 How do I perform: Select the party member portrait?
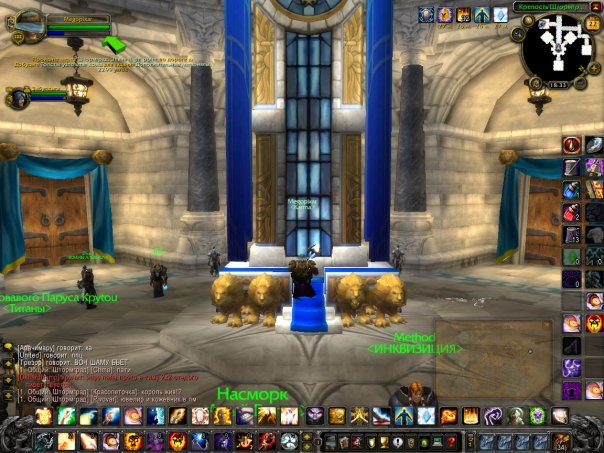[18, 98]
